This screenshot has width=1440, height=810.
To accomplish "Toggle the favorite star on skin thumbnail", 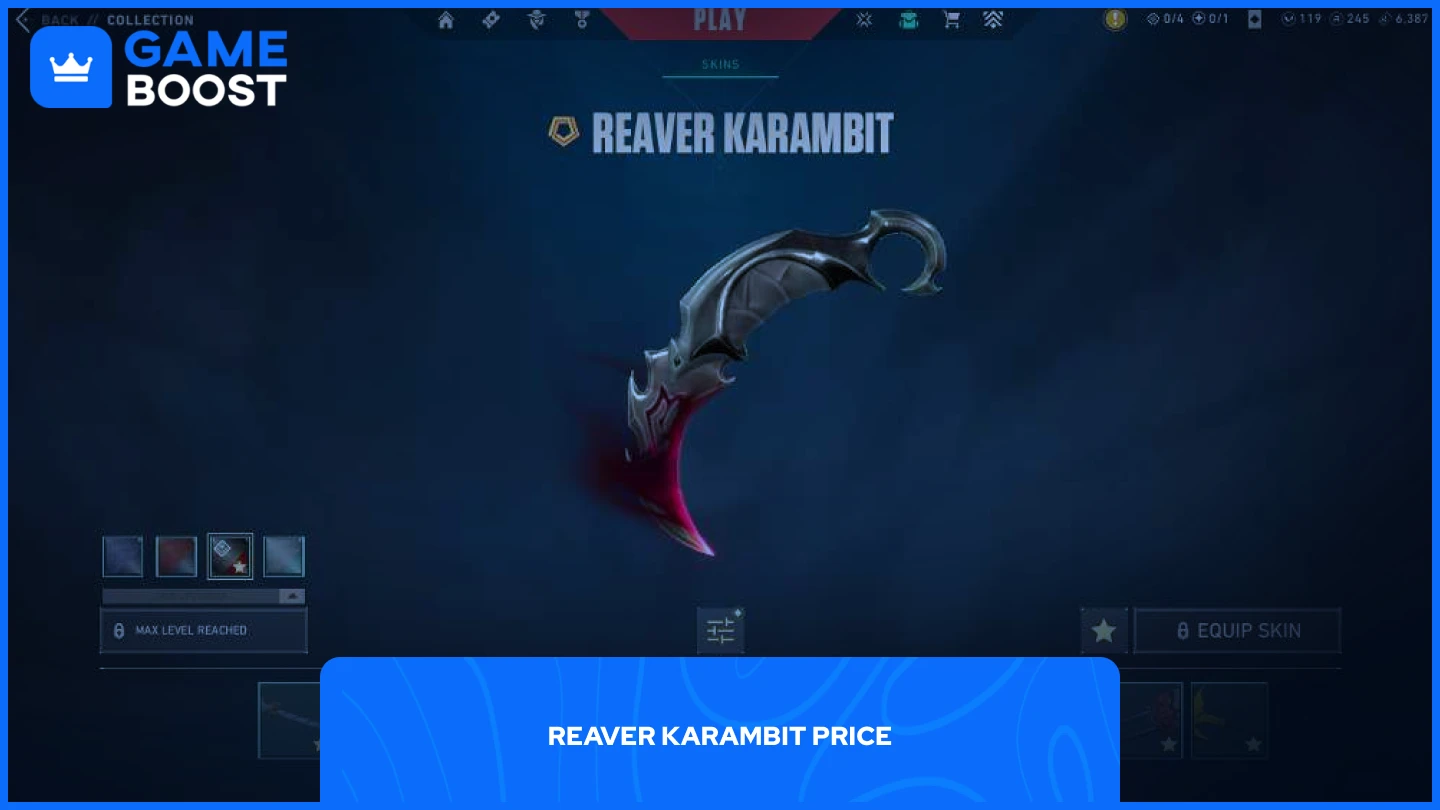I will [x=239, y=567].
